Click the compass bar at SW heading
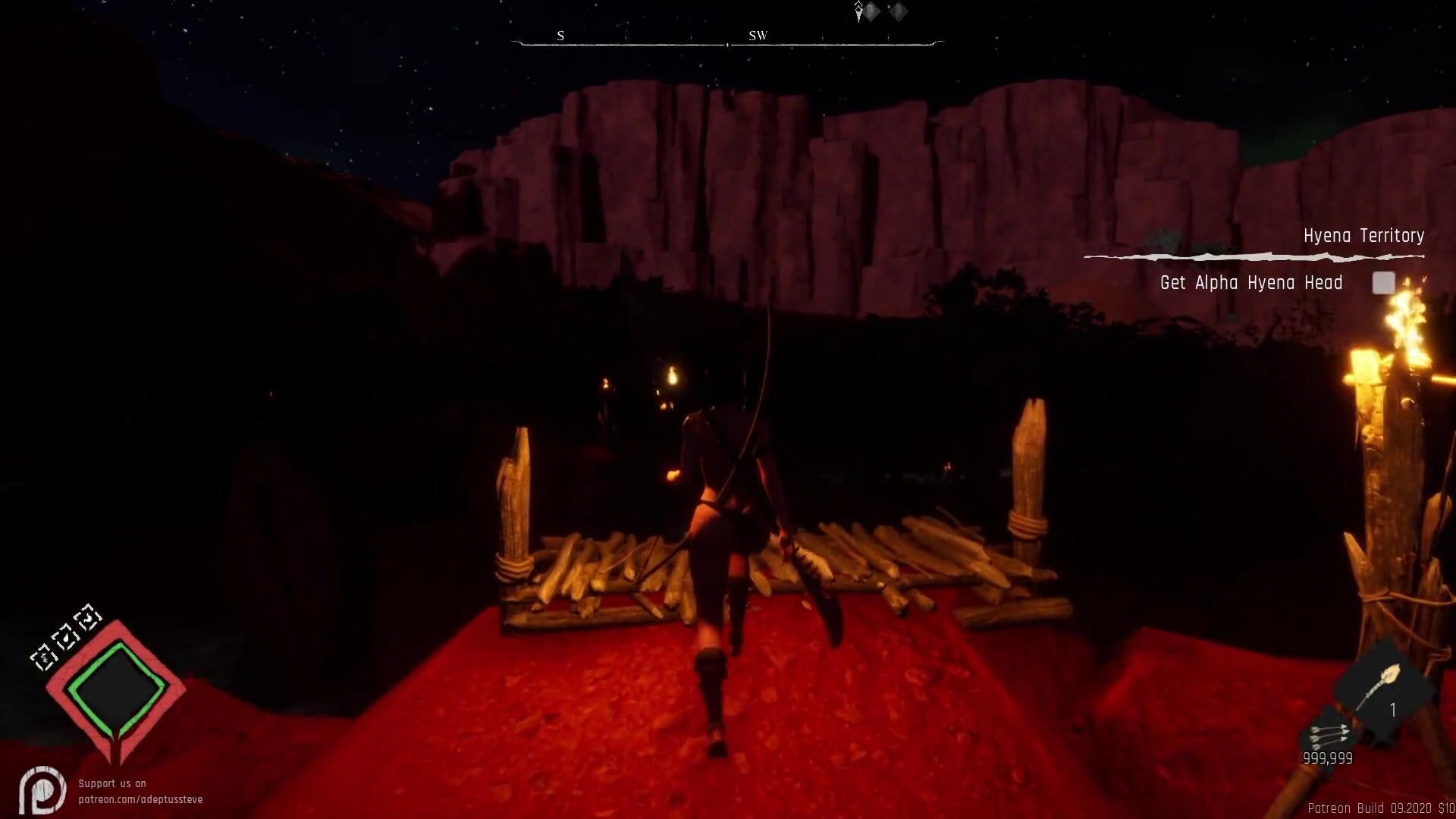 [x=758, y=36]
